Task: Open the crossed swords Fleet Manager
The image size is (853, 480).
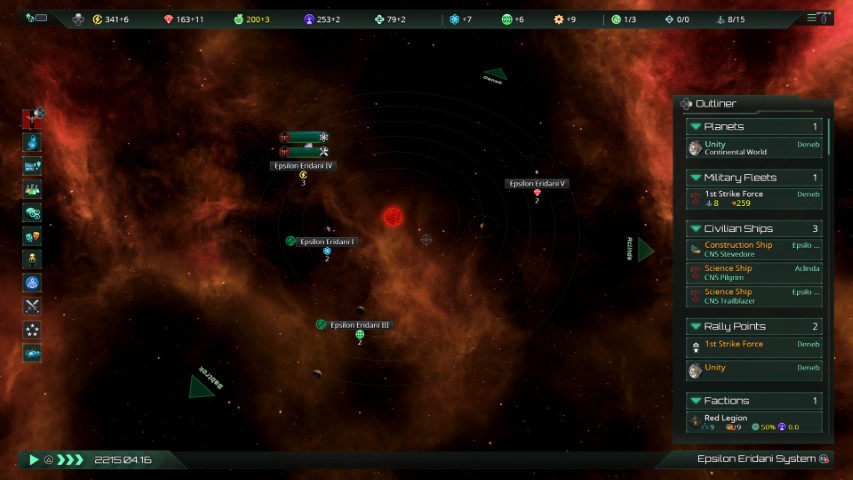Action: click(x=32, y=306)
